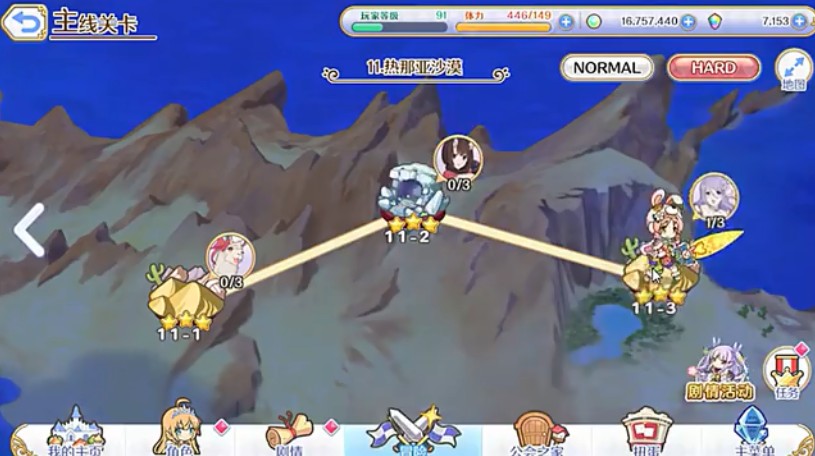Open the Guild House (公会之家) tab

pos(536,431)
